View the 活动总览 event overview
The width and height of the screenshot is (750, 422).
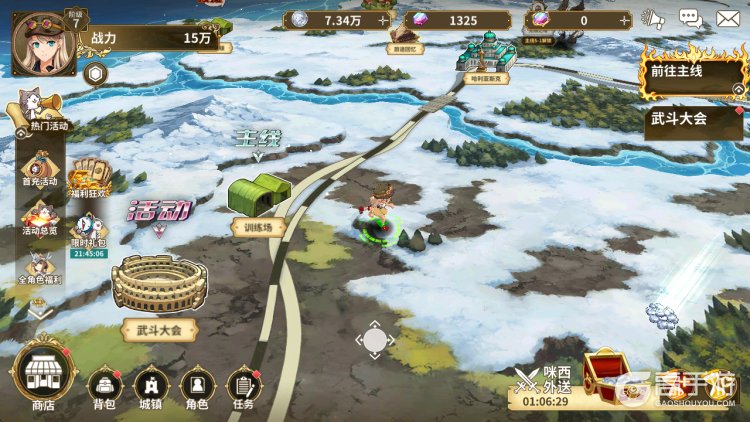click(x=40, y=217)
